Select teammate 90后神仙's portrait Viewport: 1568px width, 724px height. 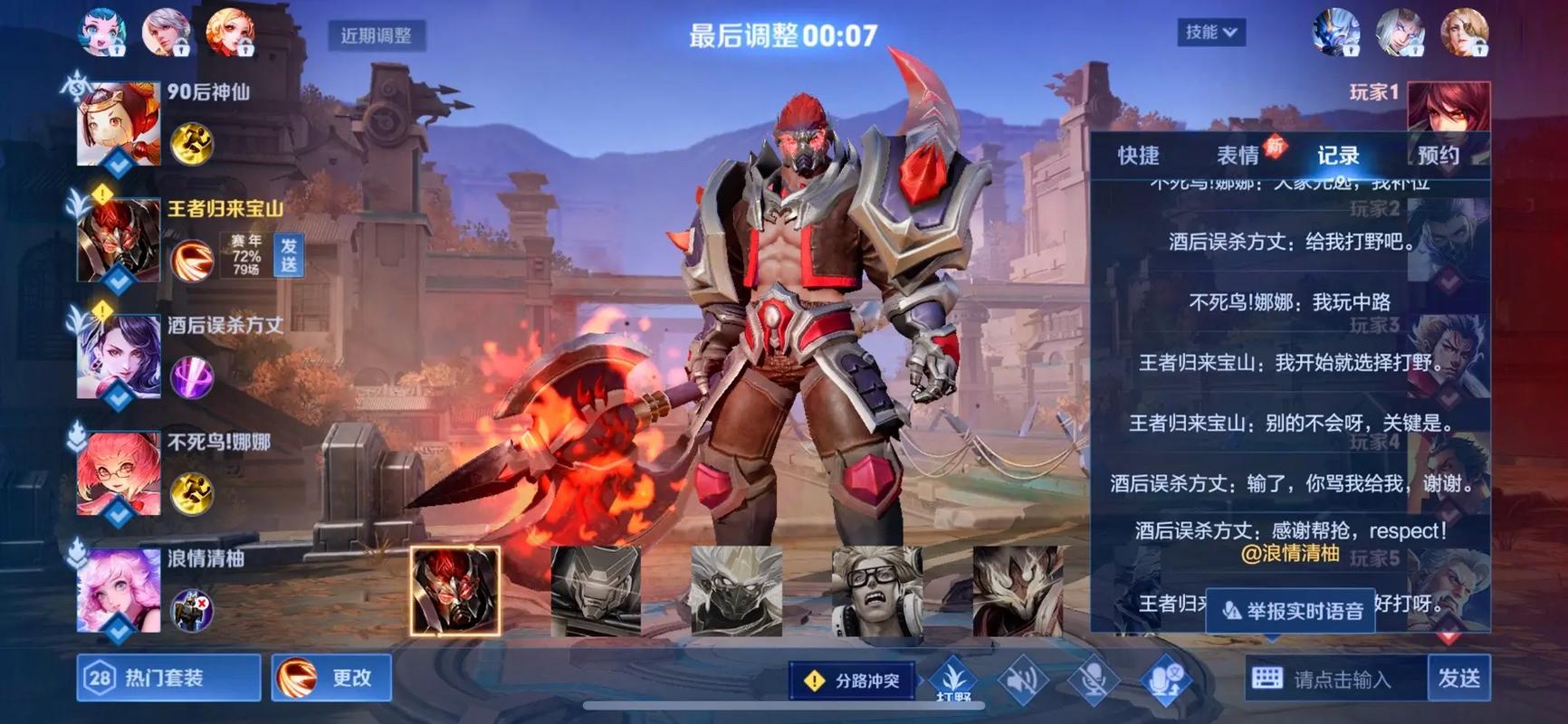(x=119, y=124)
